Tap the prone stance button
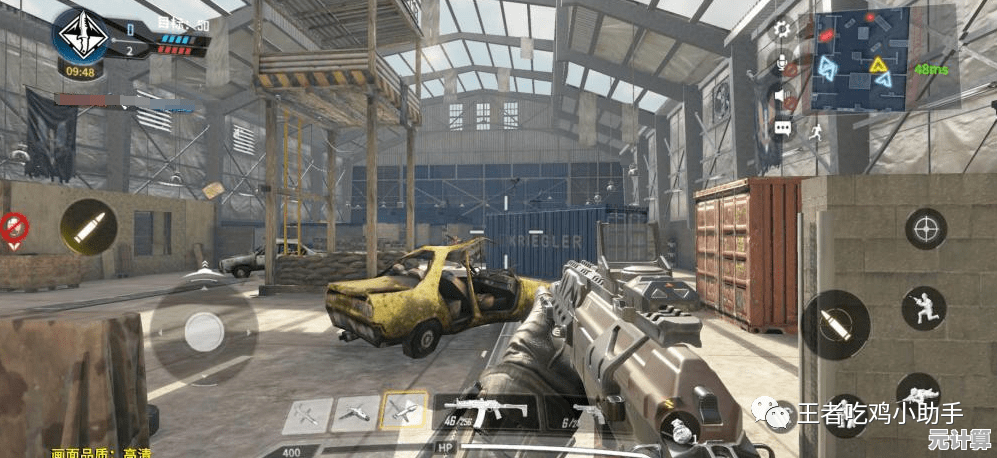 [916, 393]
